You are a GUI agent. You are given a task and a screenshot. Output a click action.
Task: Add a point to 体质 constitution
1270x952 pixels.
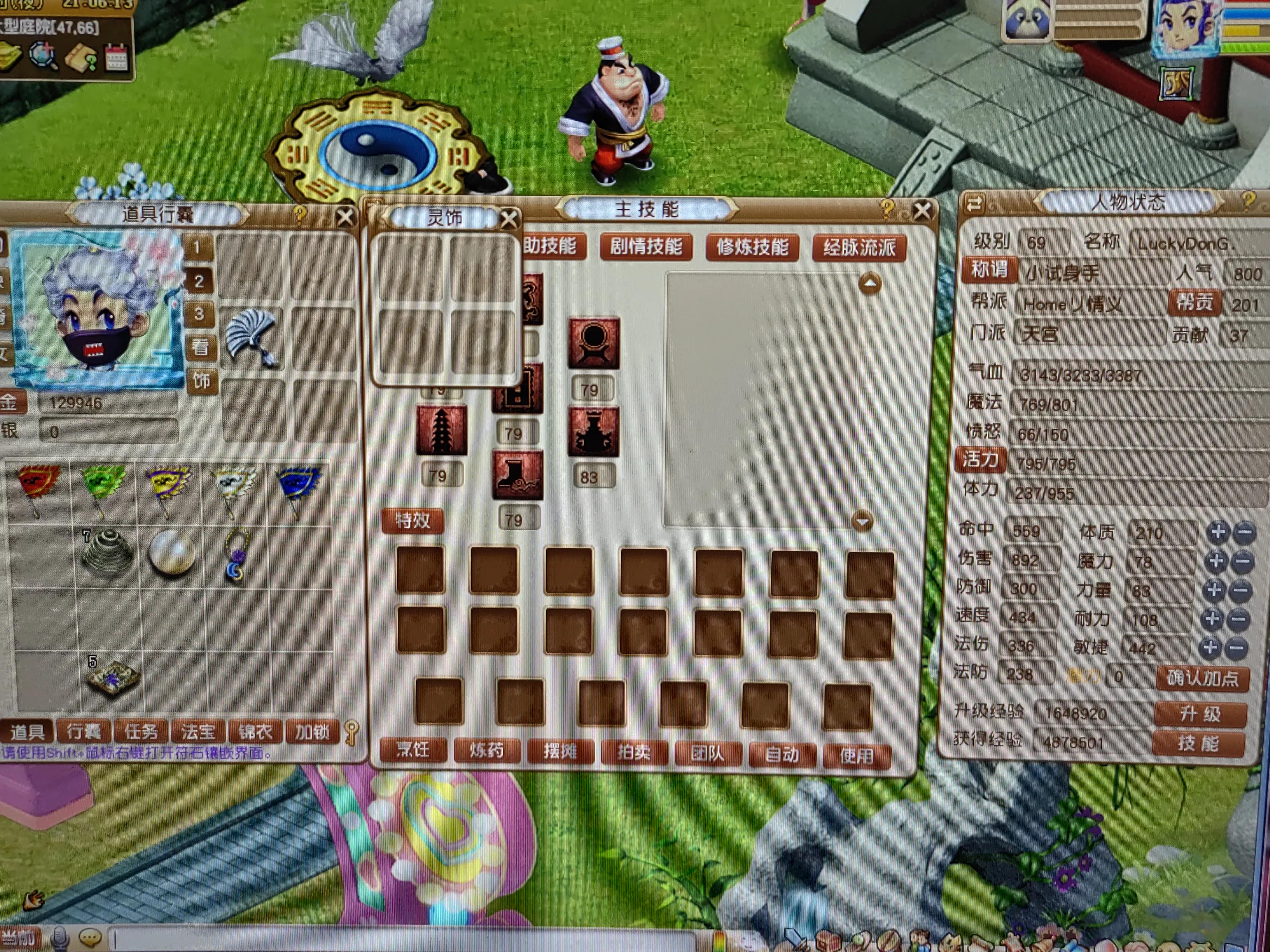click(x=1217, y=532)
